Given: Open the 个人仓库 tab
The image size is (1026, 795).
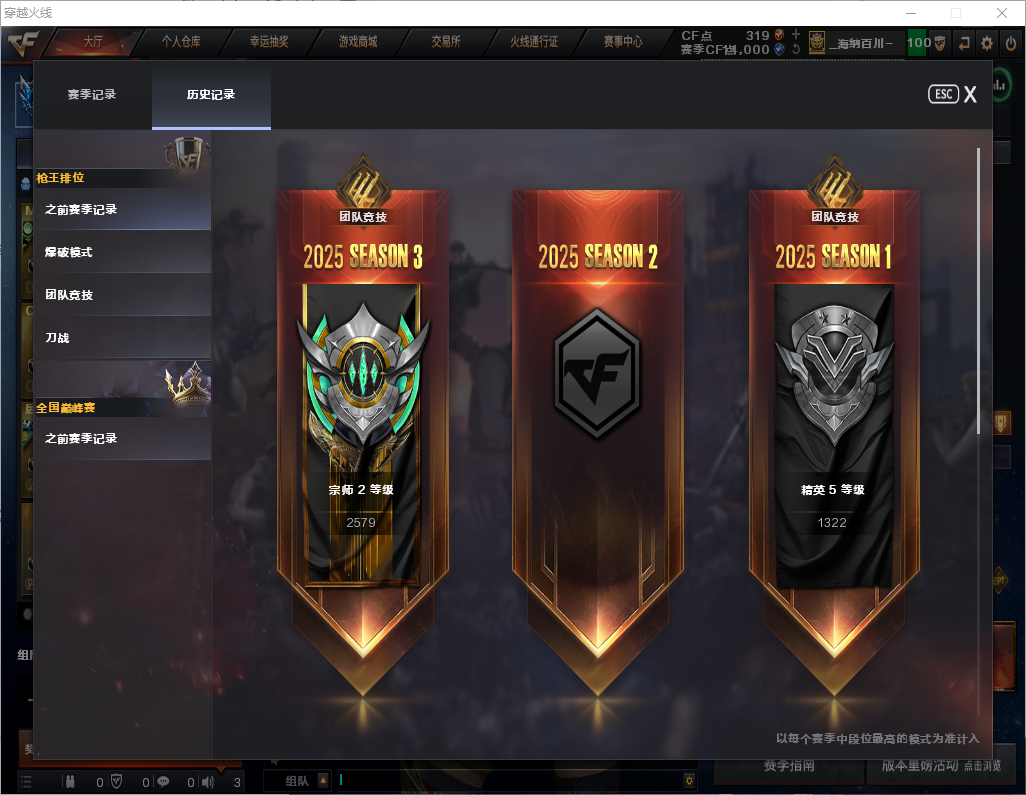Looking at the screenshot, I should click(x=181, y=43).
